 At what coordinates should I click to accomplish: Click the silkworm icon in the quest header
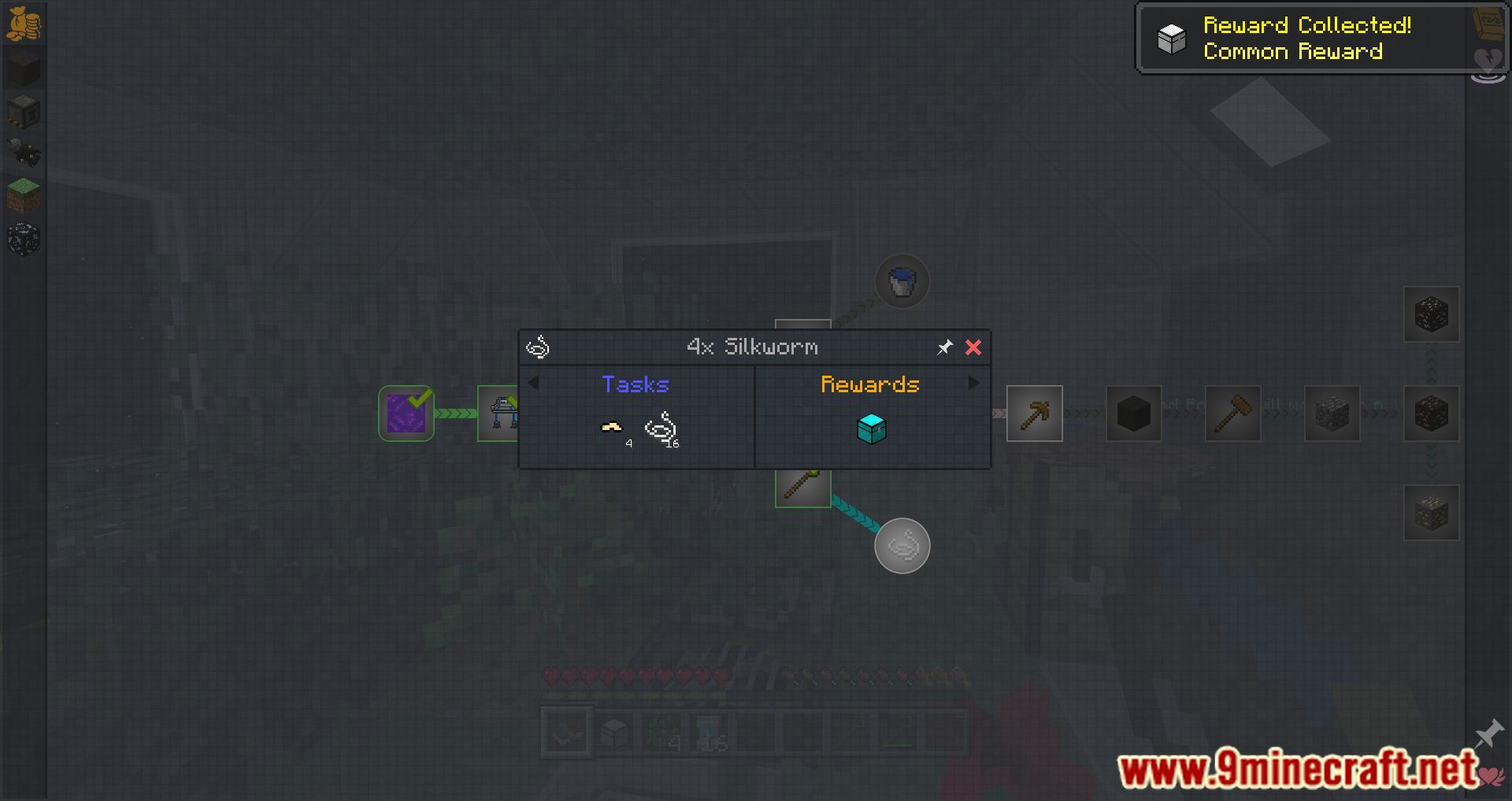tap(539, 347)
